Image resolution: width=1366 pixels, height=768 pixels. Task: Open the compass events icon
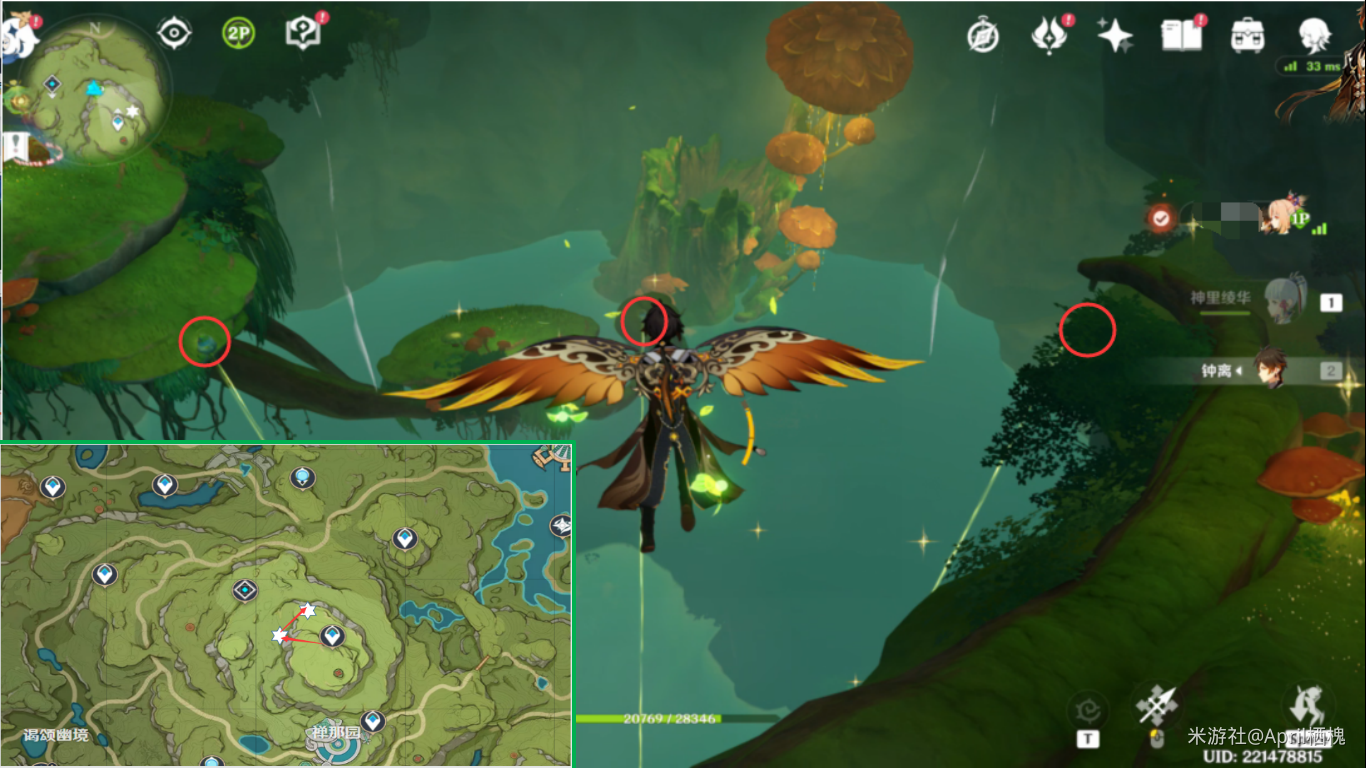coord(983,36)
